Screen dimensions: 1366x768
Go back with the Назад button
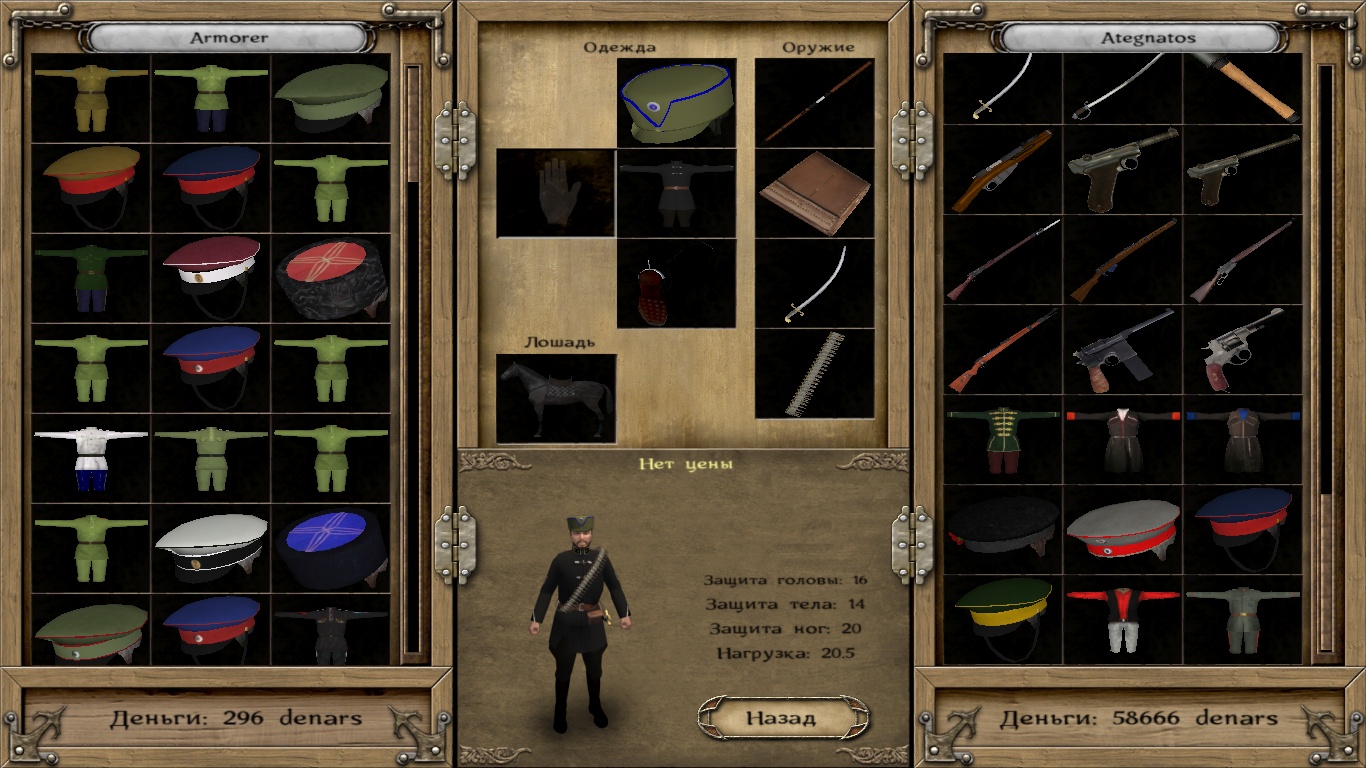(x=781, y=717)
